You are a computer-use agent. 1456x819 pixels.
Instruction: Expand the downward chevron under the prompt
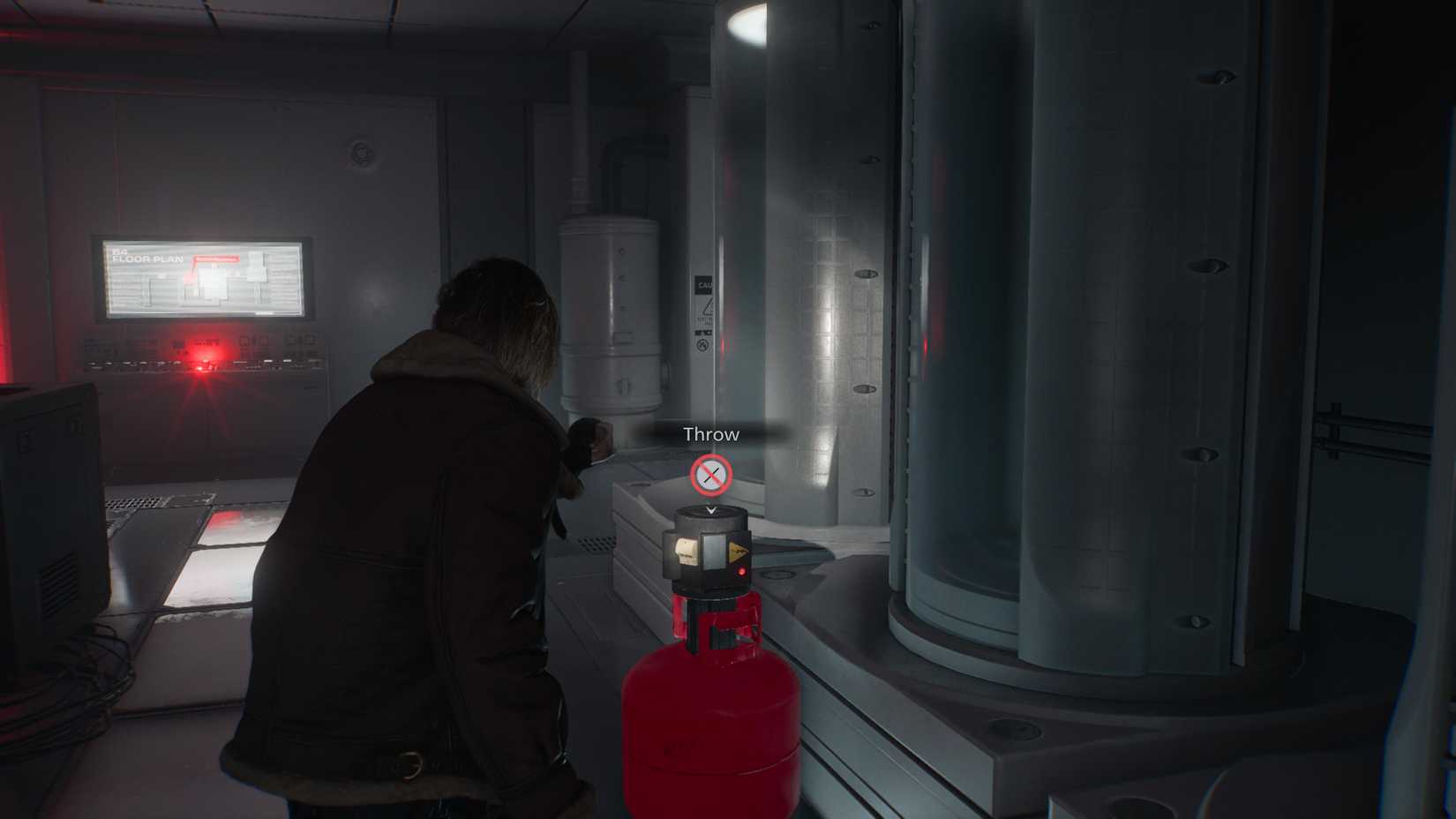click(x=710, y=509)
